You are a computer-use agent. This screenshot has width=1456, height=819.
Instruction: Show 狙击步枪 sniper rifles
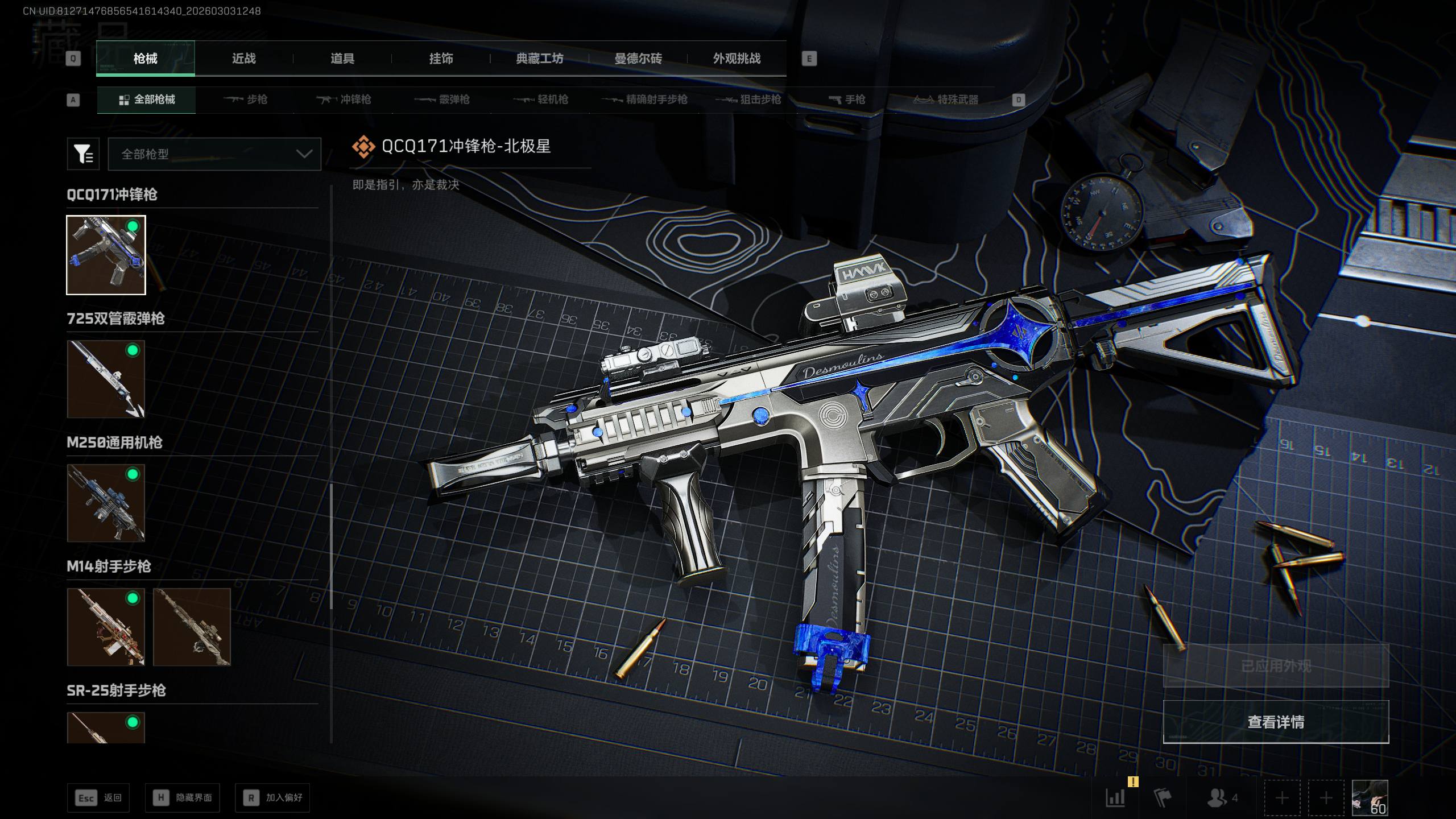click(x=748, y=100)
